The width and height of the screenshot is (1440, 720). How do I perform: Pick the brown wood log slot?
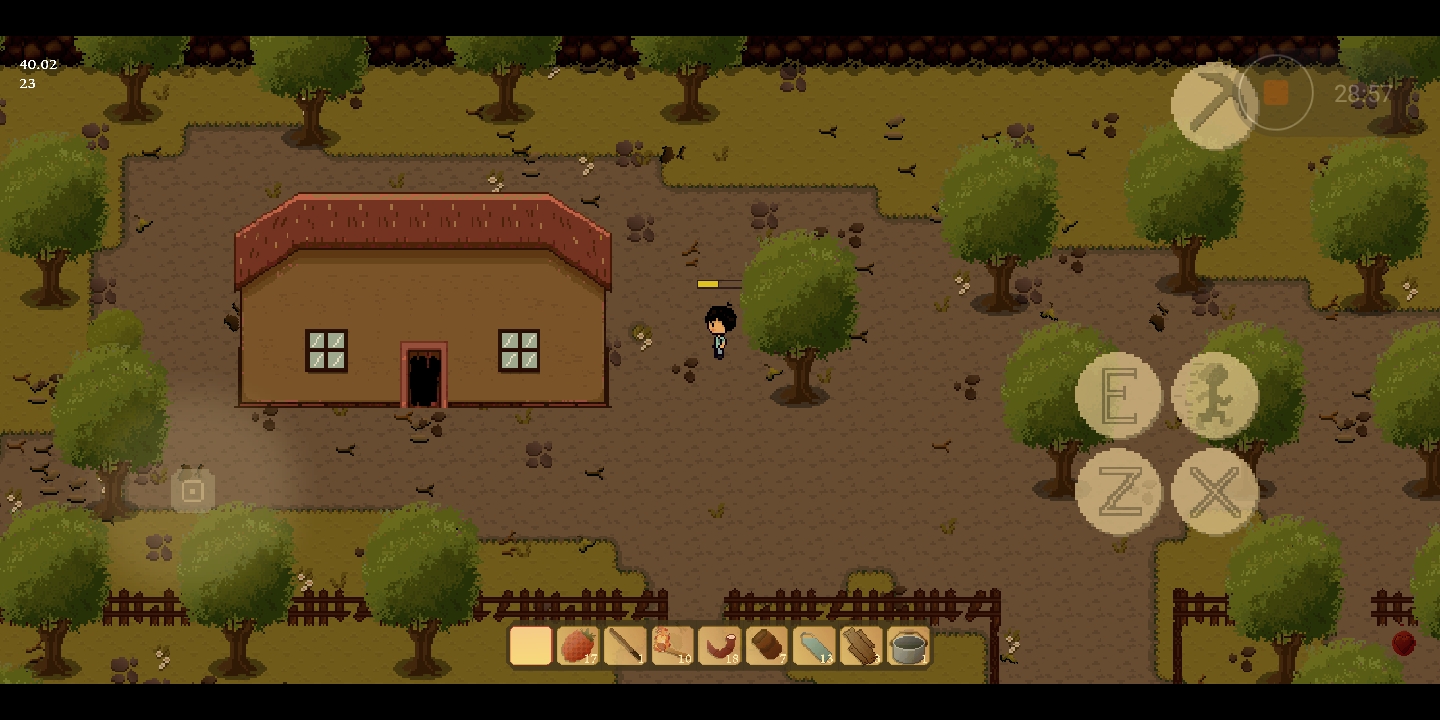(766, 646)
